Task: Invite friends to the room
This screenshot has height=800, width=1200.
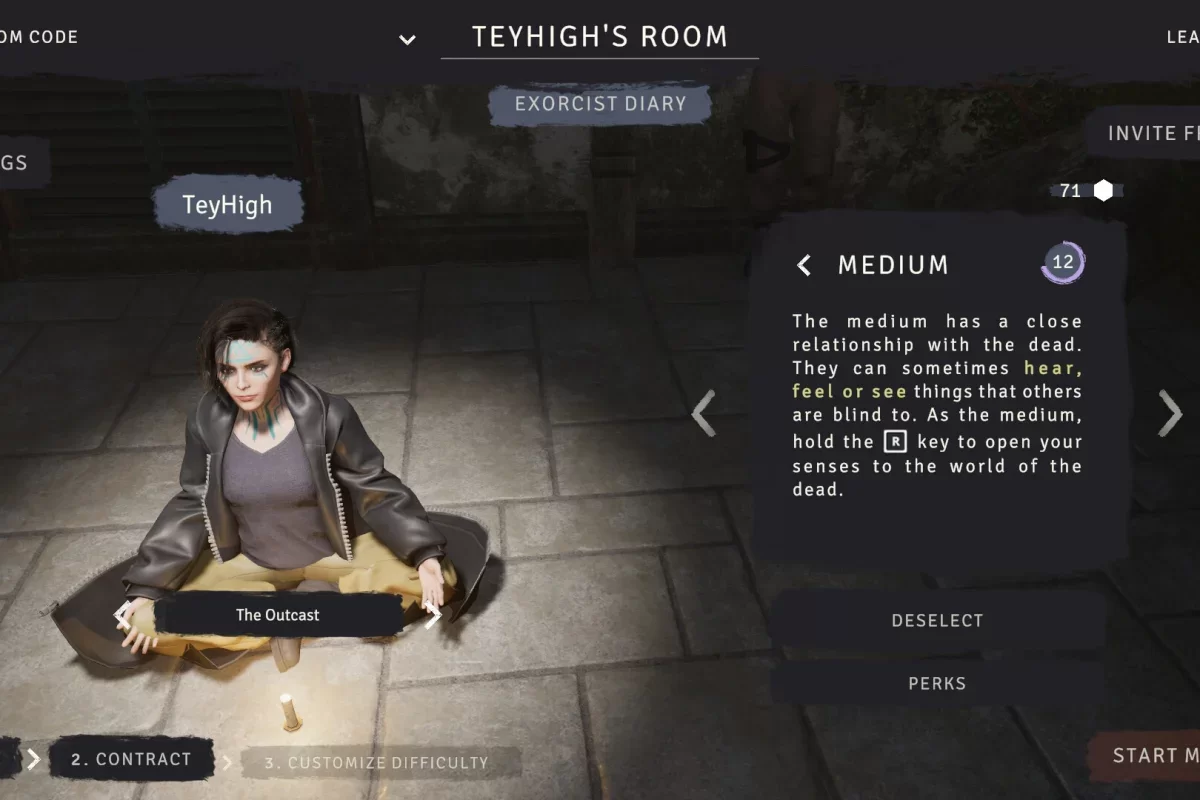Action: click(x=1150, y=133)
